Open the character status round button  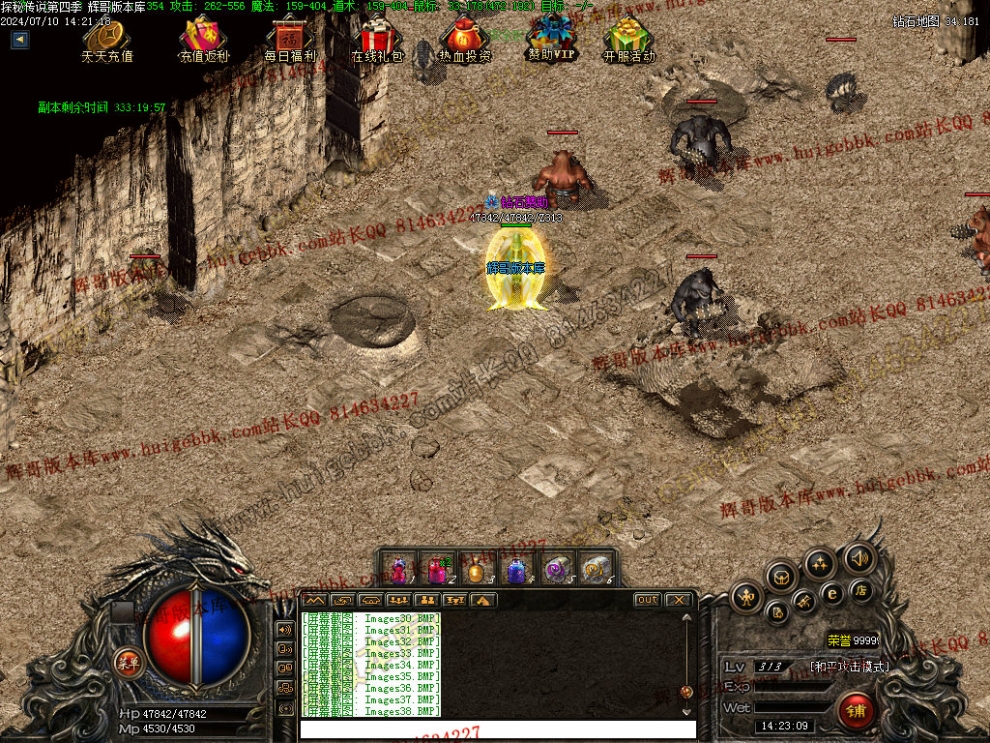click(x=746, y=599)
